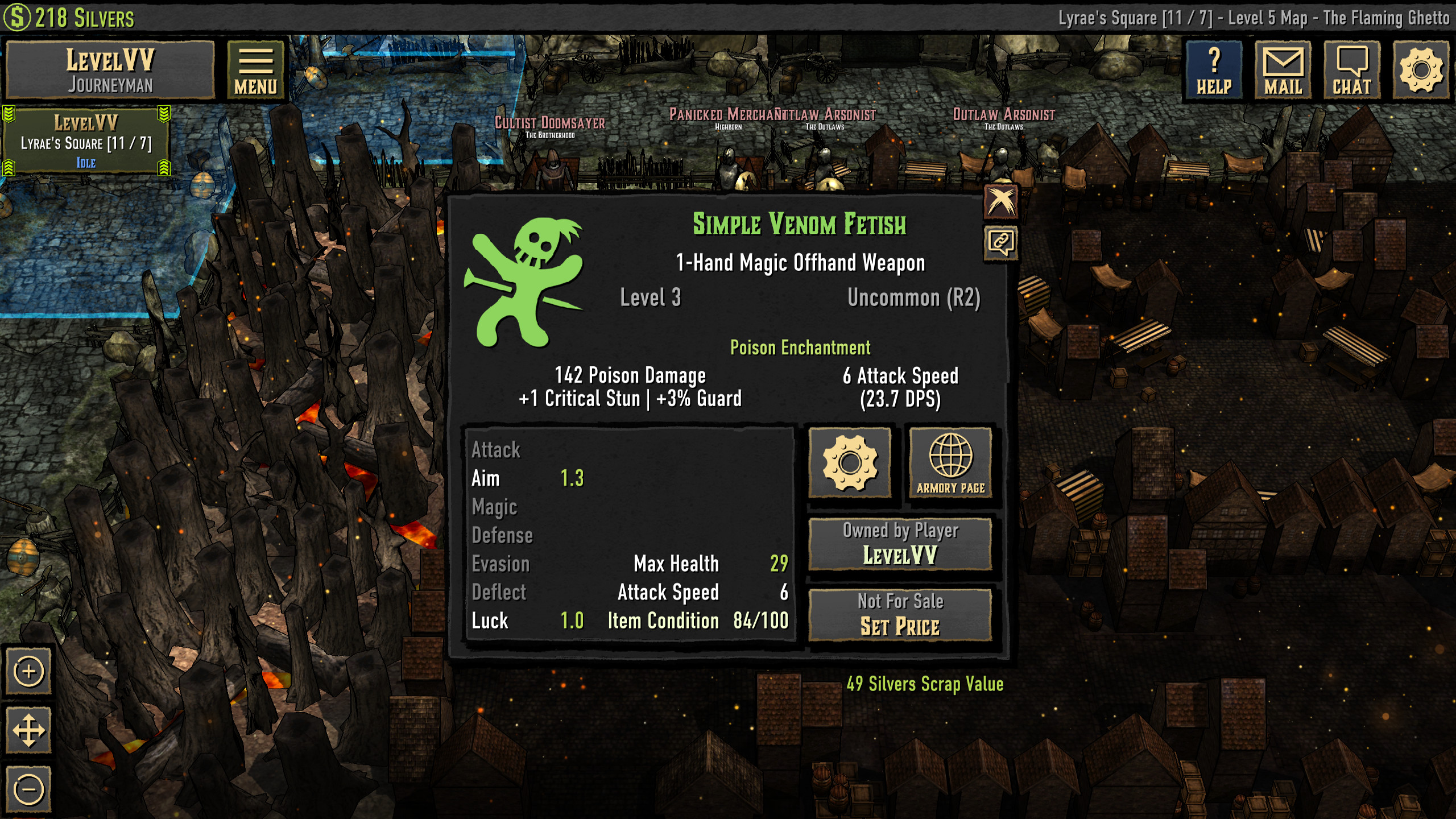Close the Simple Venom Fetish panel
1456x819 pixels.
(1002, 202)
